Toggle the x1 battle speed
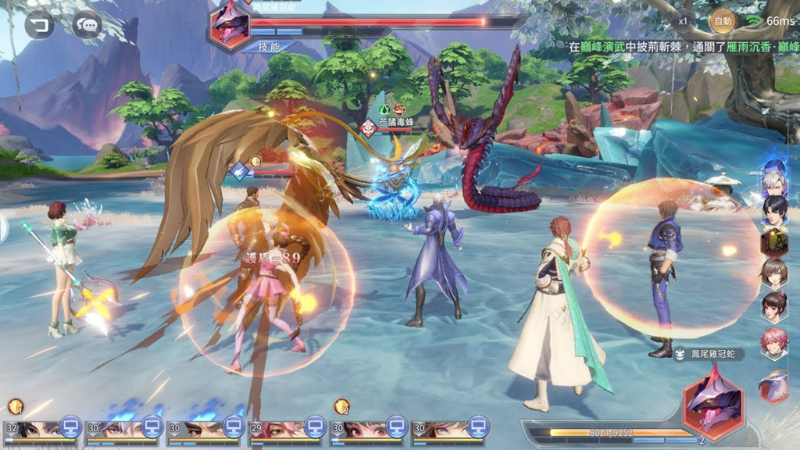 point(683,20)
